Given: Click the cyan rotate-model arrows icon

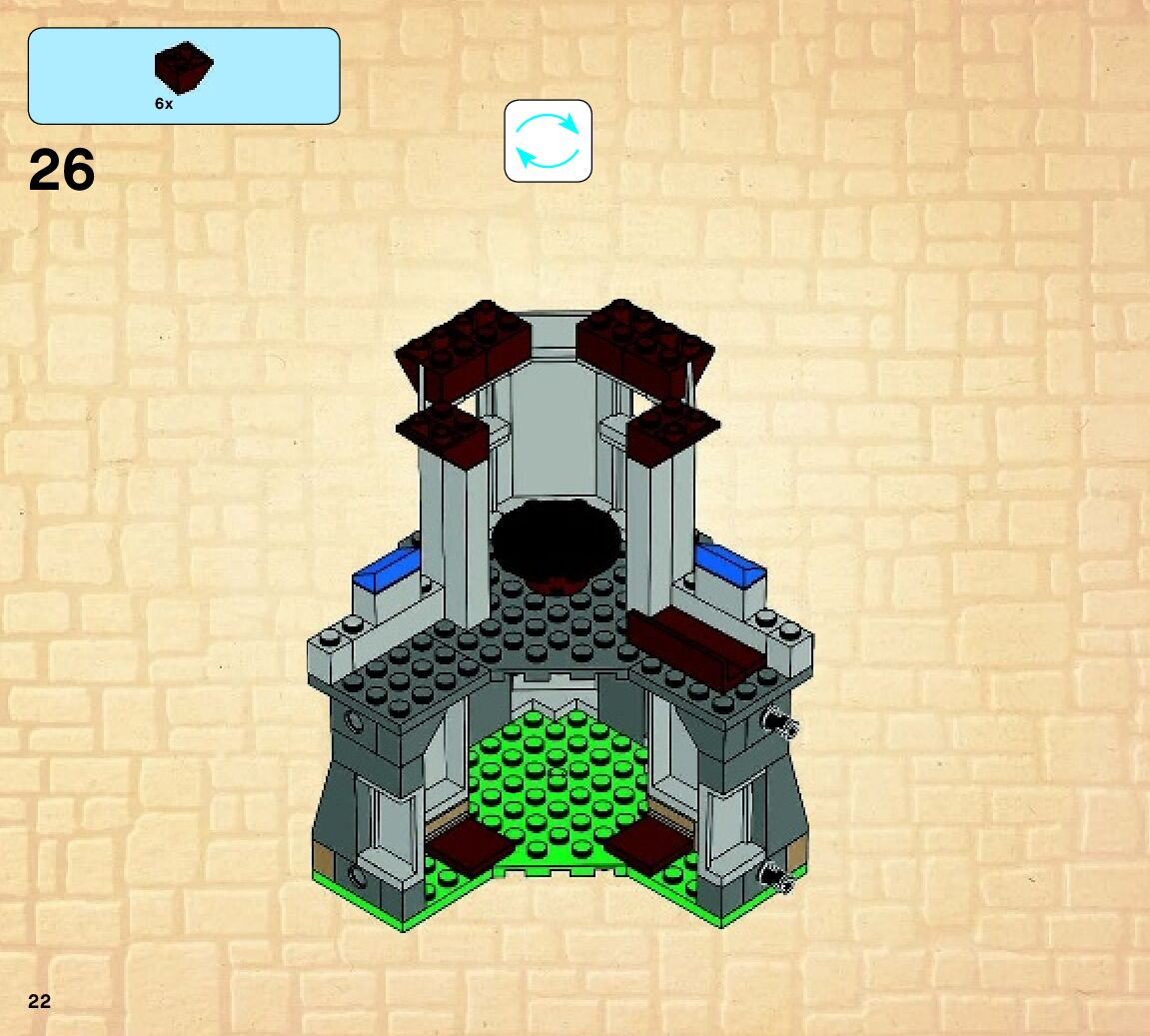Looking at the screenshot, I should click(x=548, y=141).
